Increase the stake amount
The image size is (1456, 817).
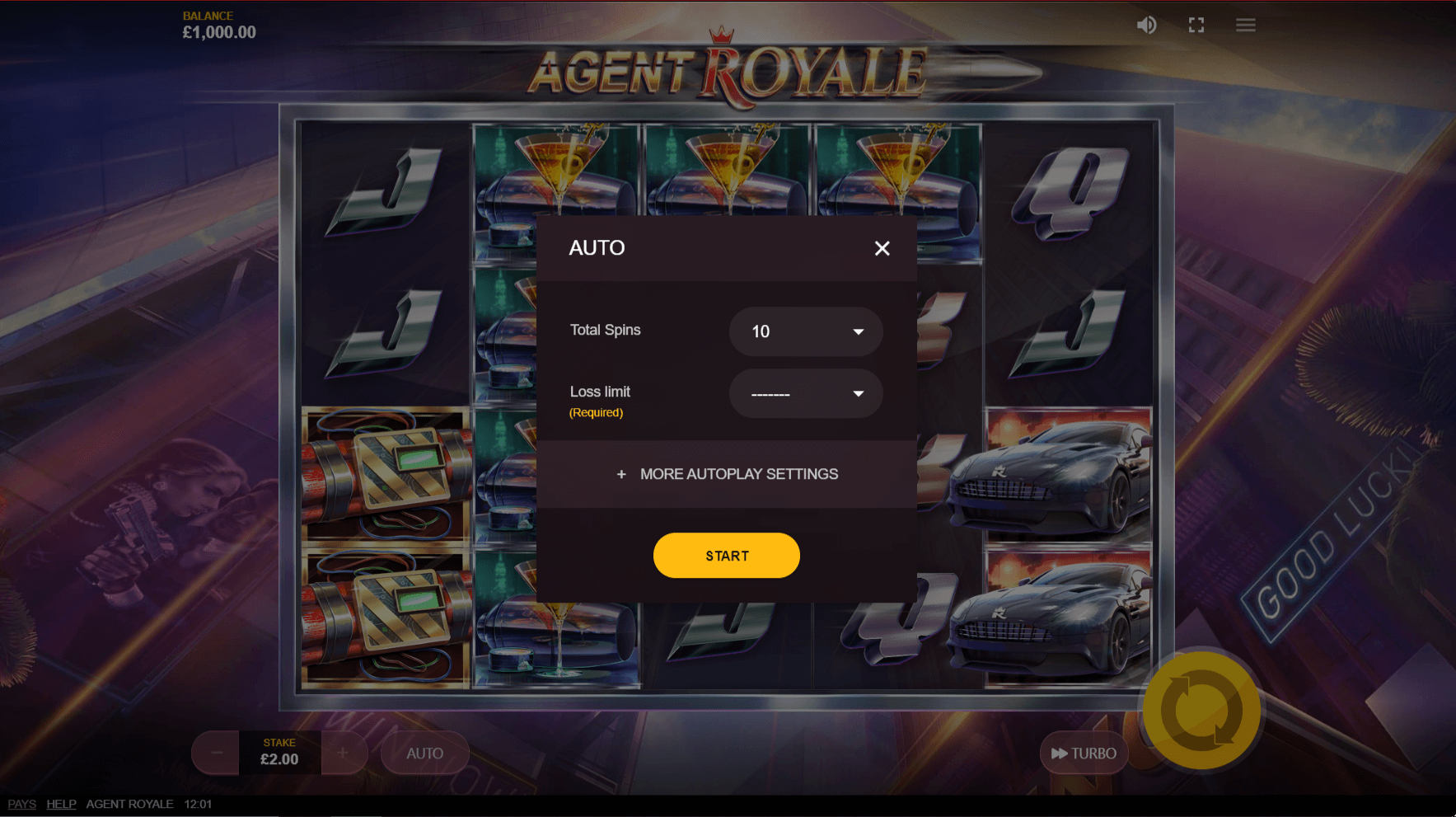point(344,752)
